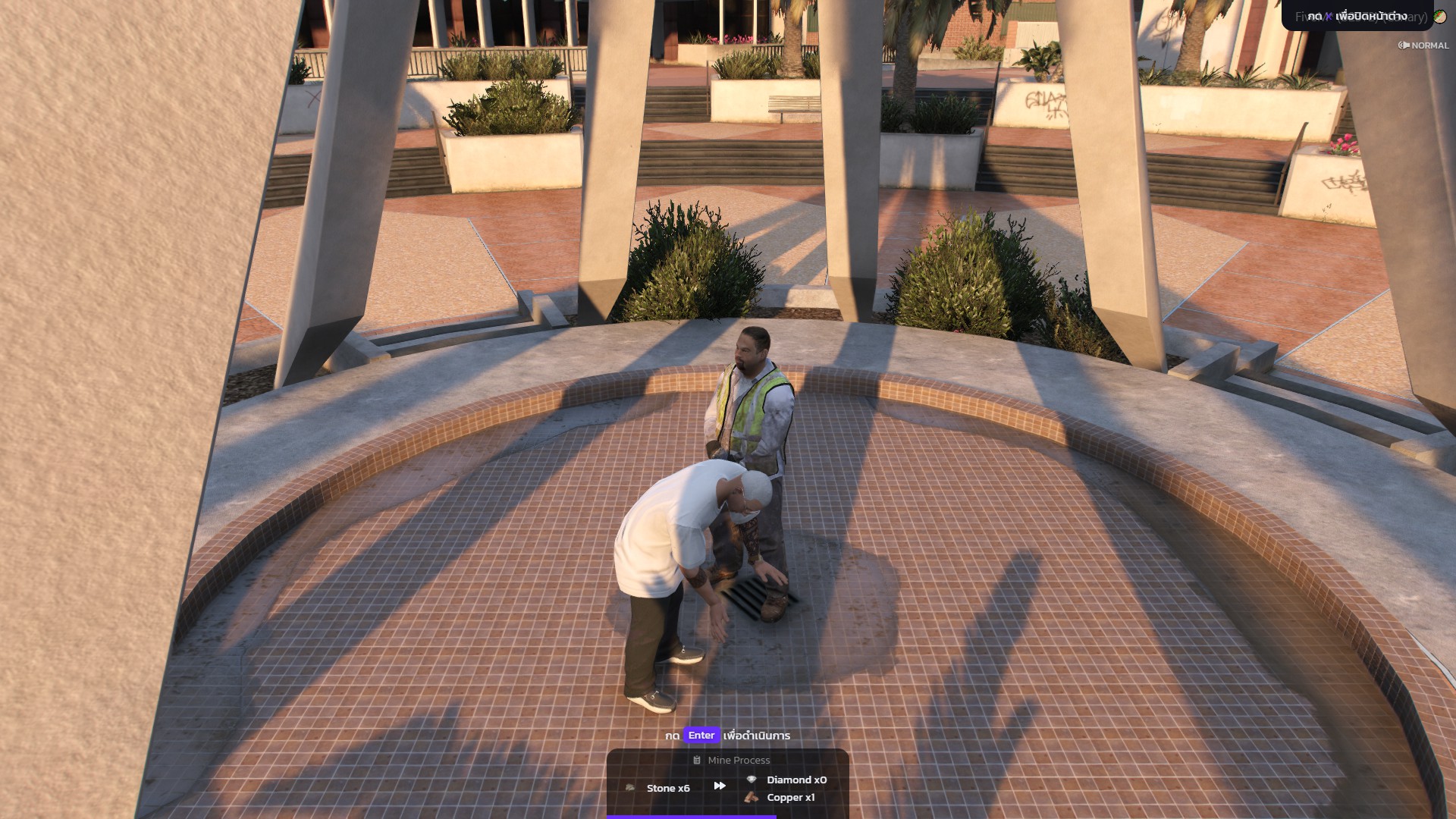
Task: Click the Mine Process panel title
Action: point(731,760)
